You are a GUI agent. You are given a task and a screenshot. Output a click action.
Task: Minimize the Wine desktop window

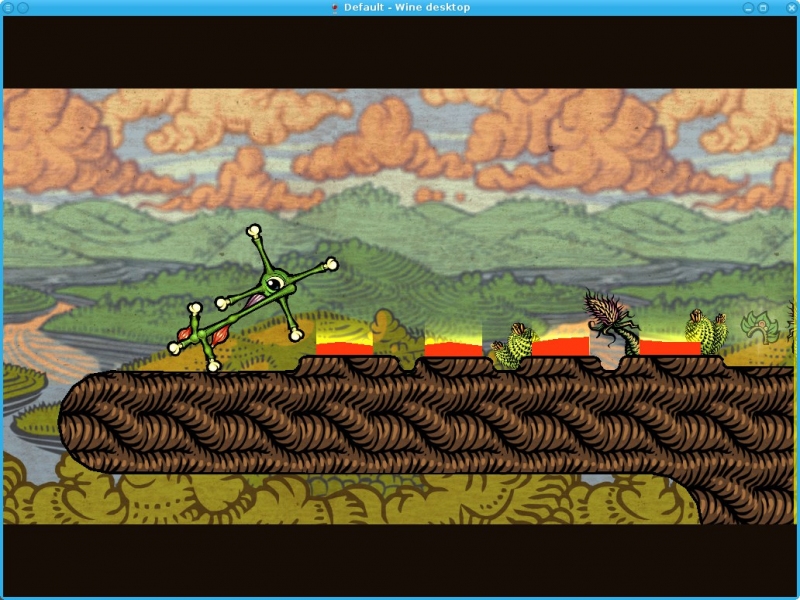point(748,7)
